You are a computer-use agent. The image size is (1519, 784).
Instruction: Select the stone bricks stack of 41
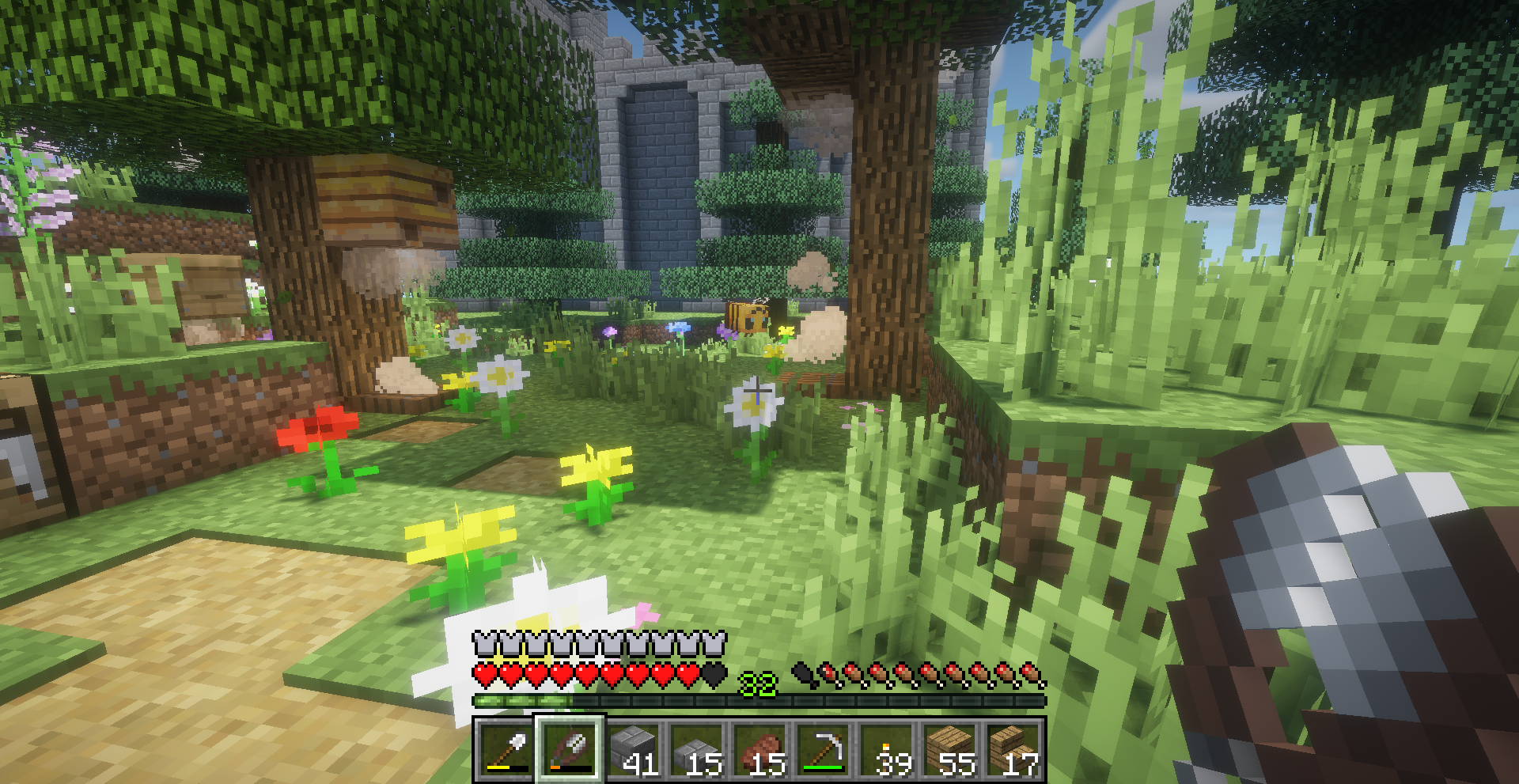pyautogui.click(x=633, y=749)
